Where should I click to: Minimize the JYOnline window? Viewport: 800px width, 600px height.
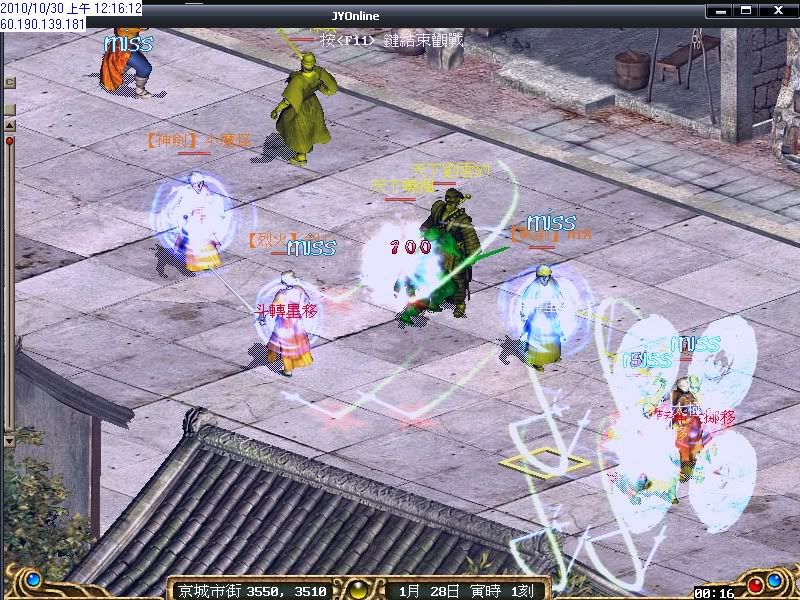[x=722, y=10]
